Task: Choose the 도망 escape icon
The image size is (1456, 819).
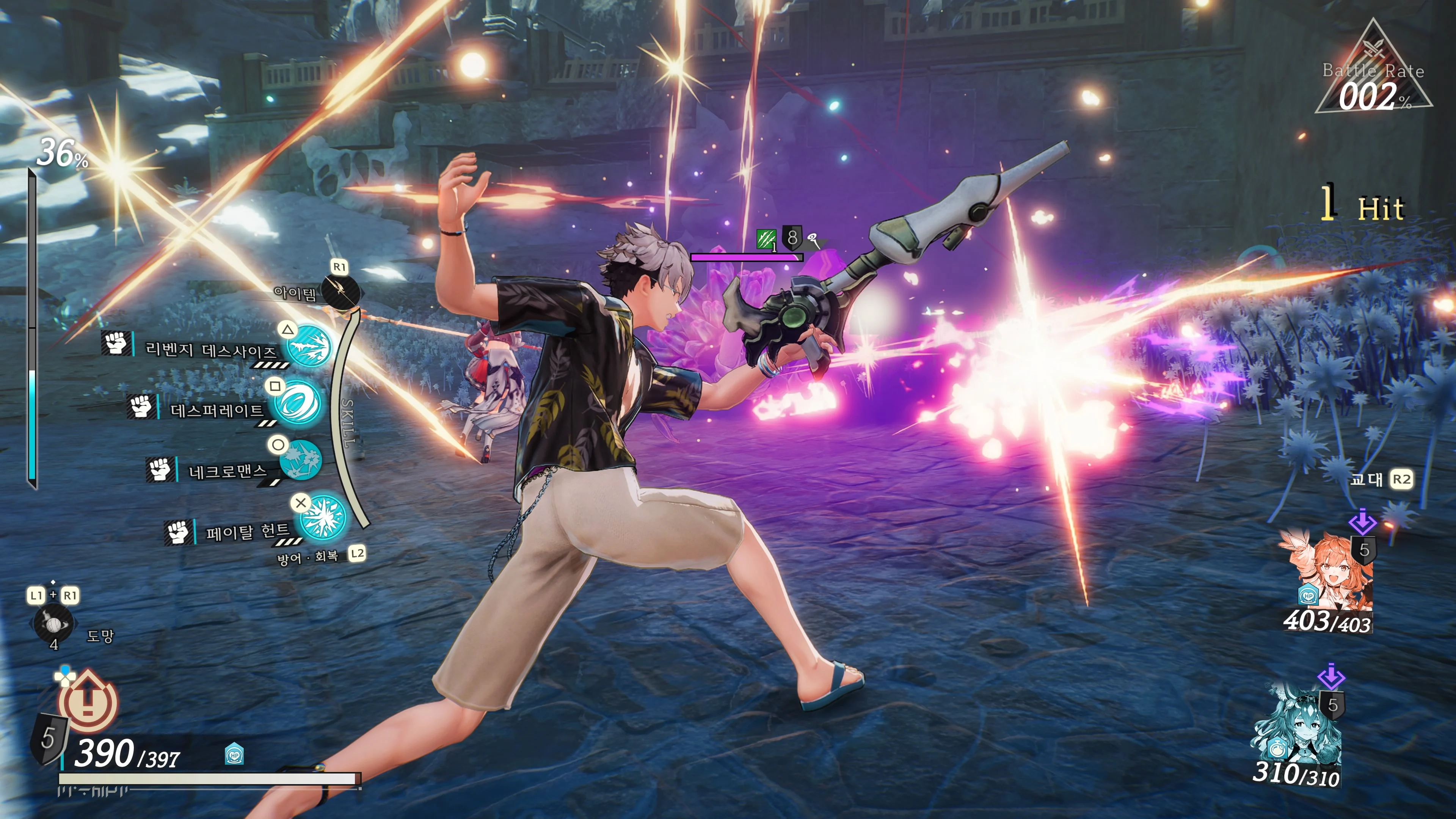Action: click(53, 624)
